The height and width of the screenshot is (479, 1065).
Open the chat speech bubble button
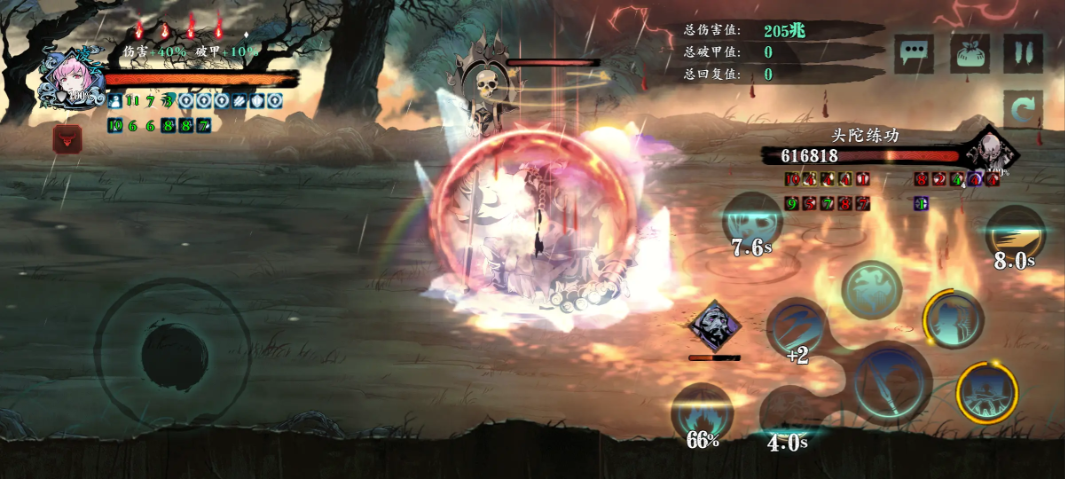915,53
